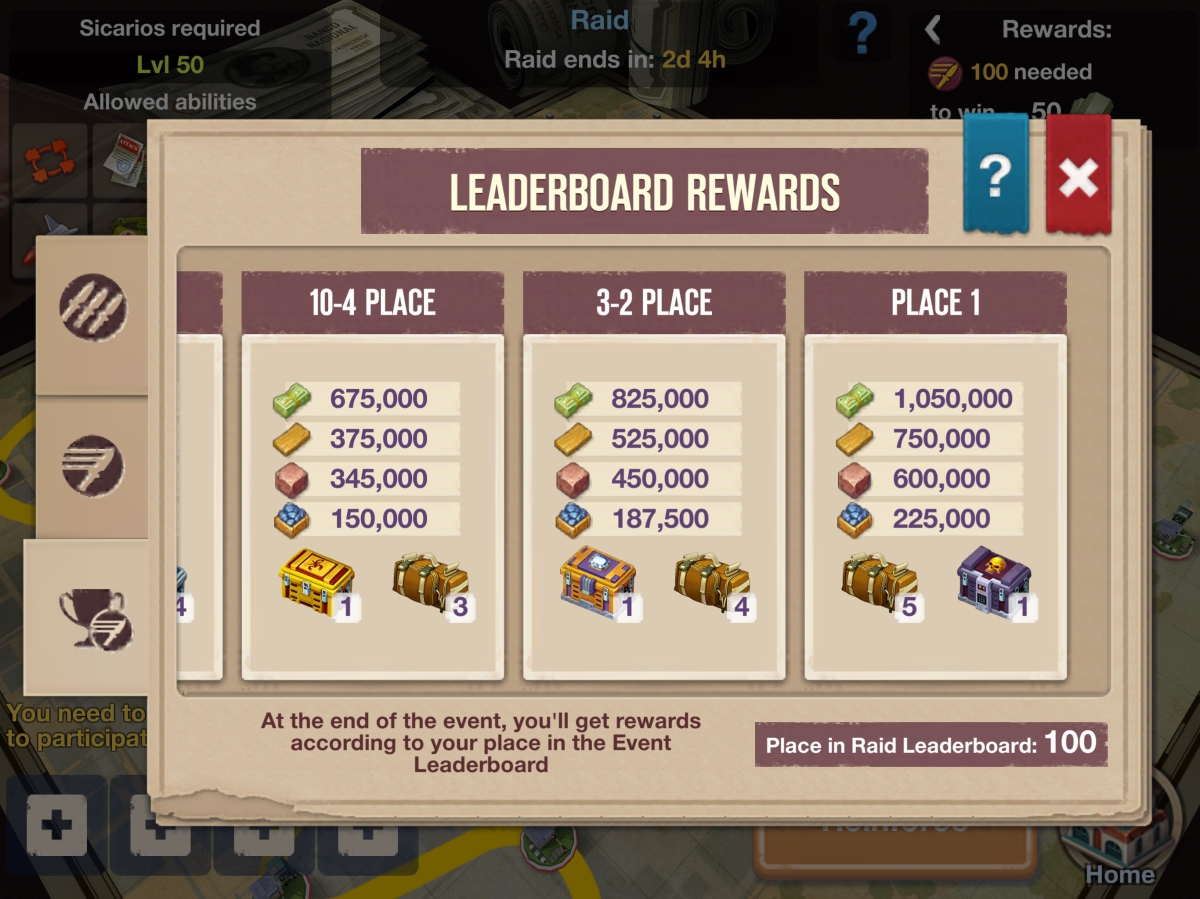Inspect the purple skull chest in Place 1
Viewport: 1200px width, 899px height.
click(x=993, y=580)
